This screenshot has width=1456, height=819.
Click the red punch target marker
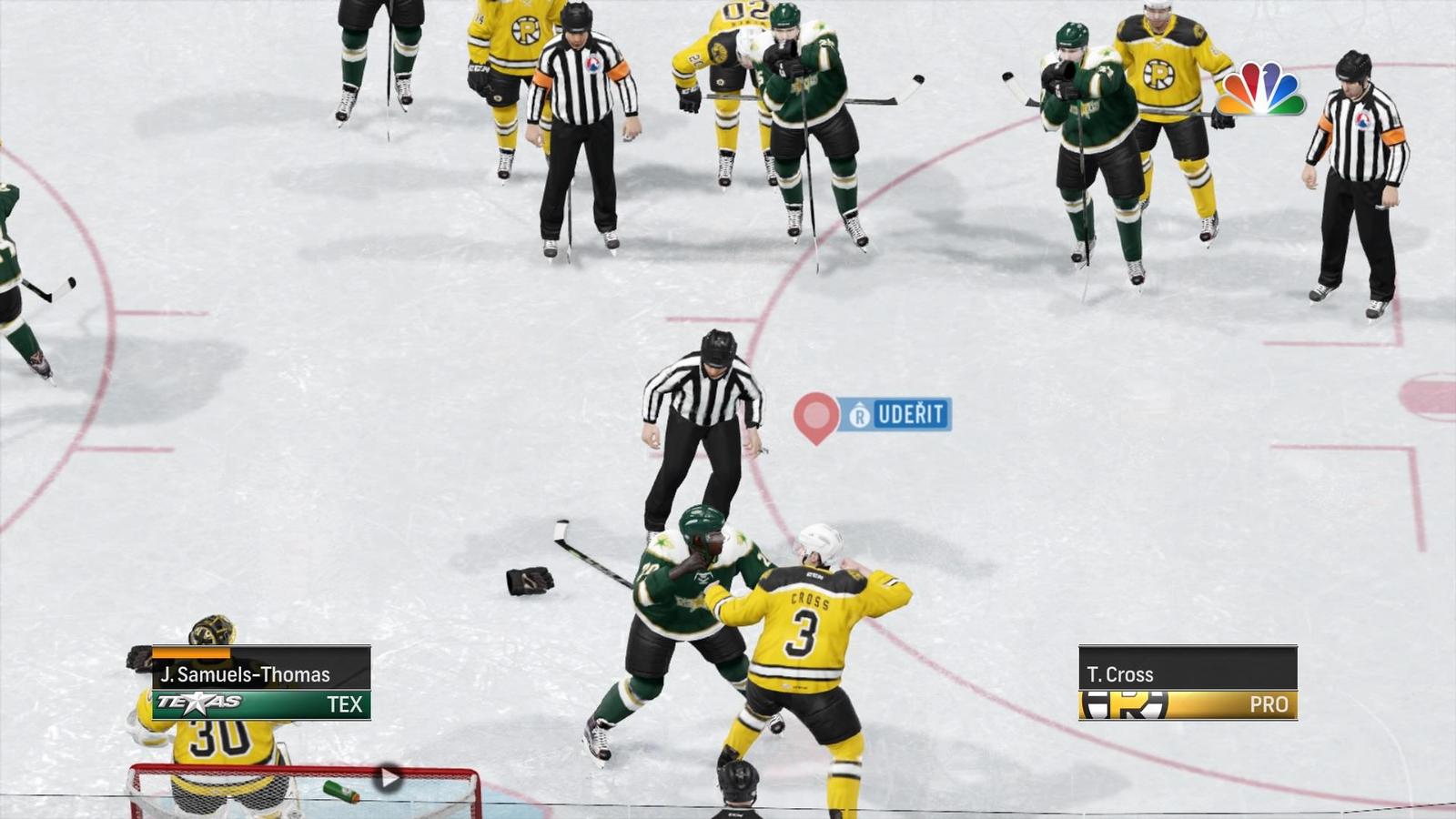[x=816, y=416]
